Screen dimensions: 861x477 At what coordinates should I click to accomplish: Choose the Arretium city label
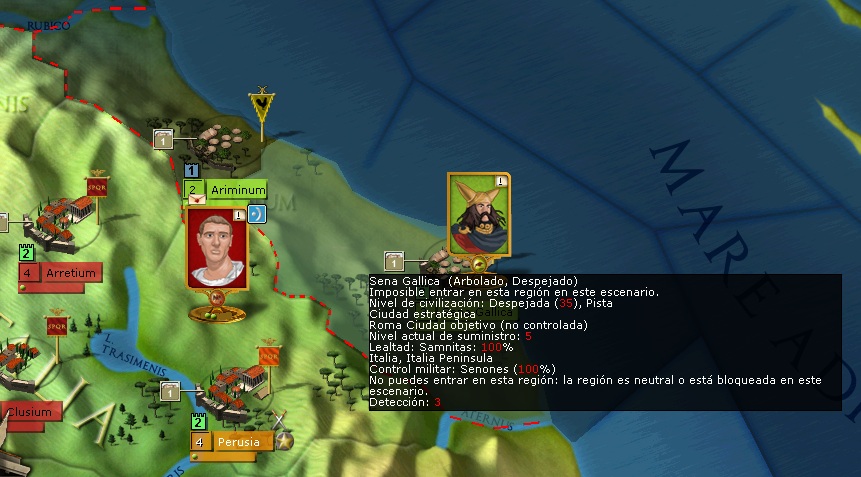coord(70,273)
